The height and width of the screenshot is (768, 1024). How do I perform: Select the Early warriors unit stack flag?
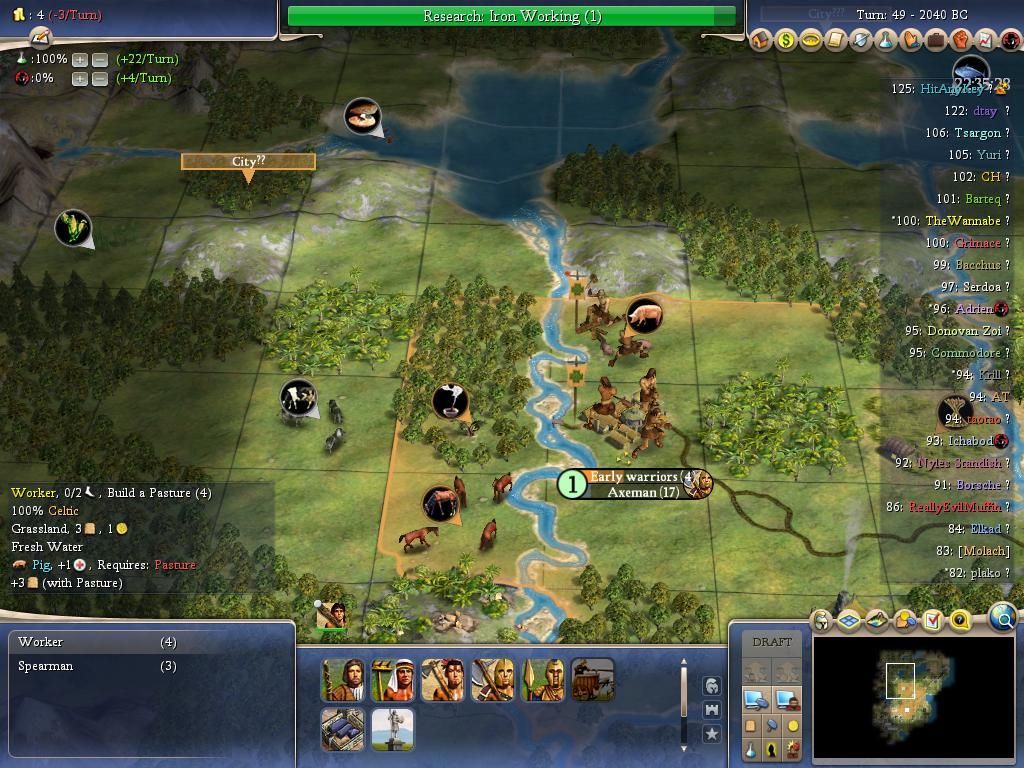point(633,477)
